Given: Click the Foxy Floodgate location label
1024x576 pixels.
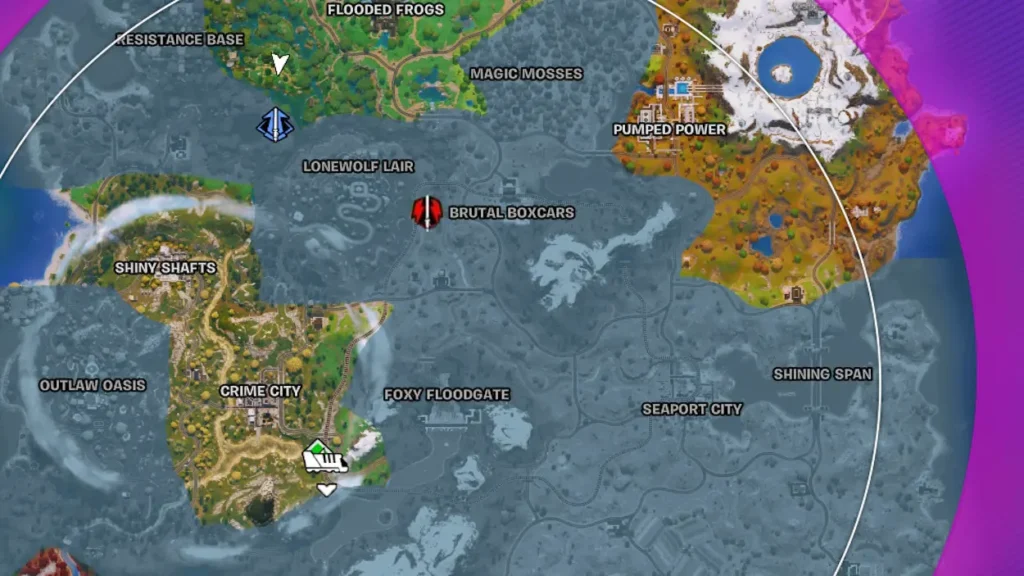Looking at the screenshot, I should (447, 395).
